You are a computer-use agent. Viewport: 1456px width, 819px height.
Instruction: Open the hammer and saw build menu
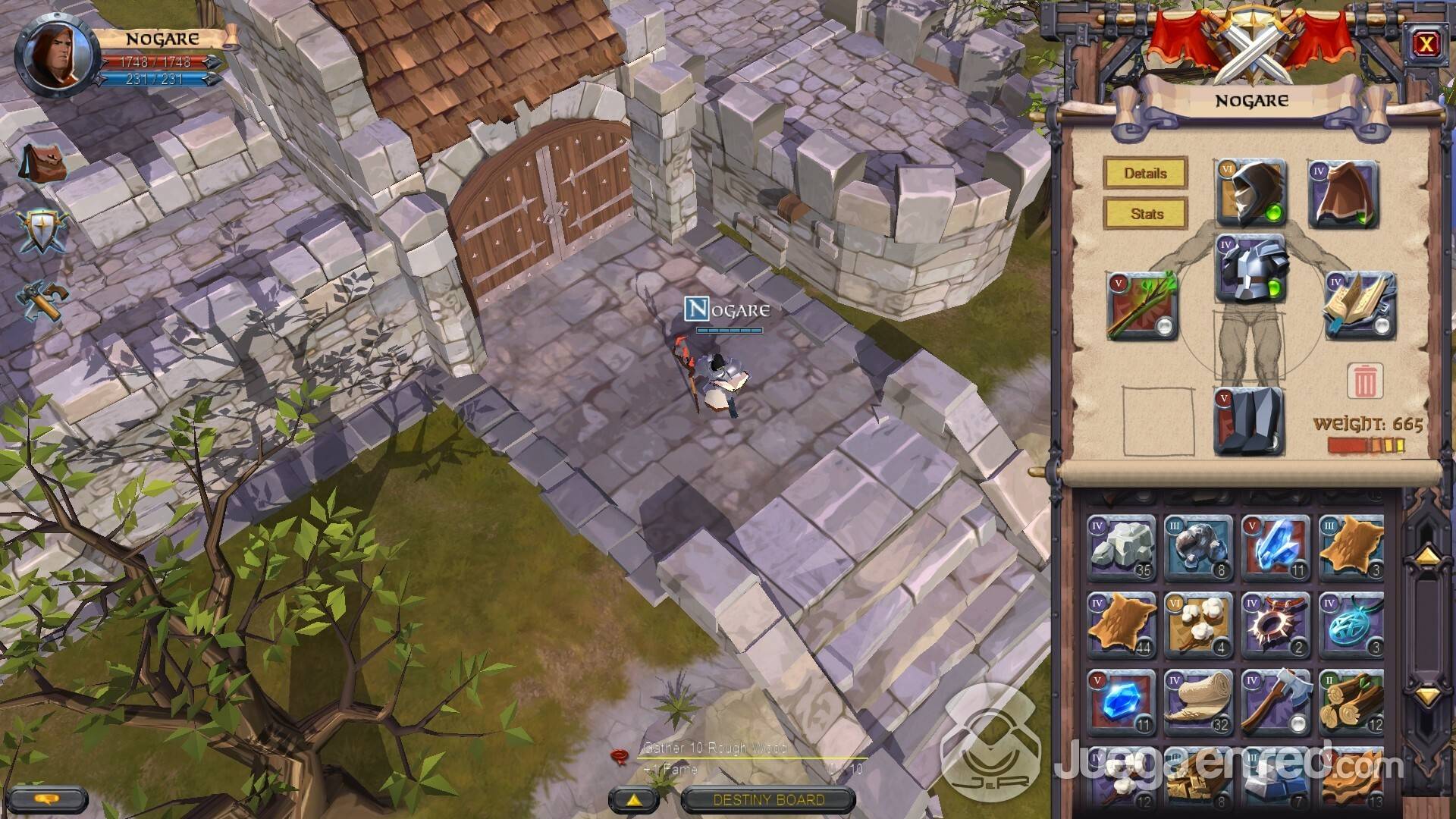point(43,301)
